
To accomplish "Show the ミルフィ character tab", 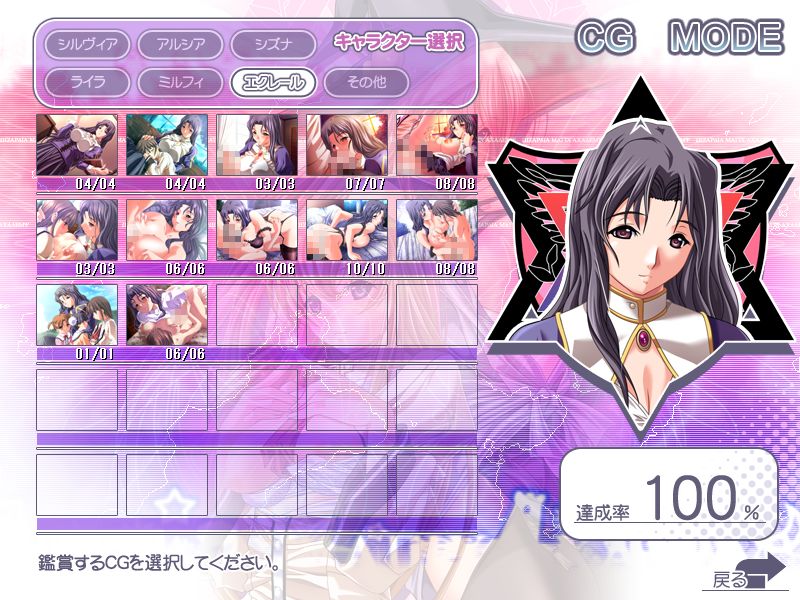I will point(180,82).
